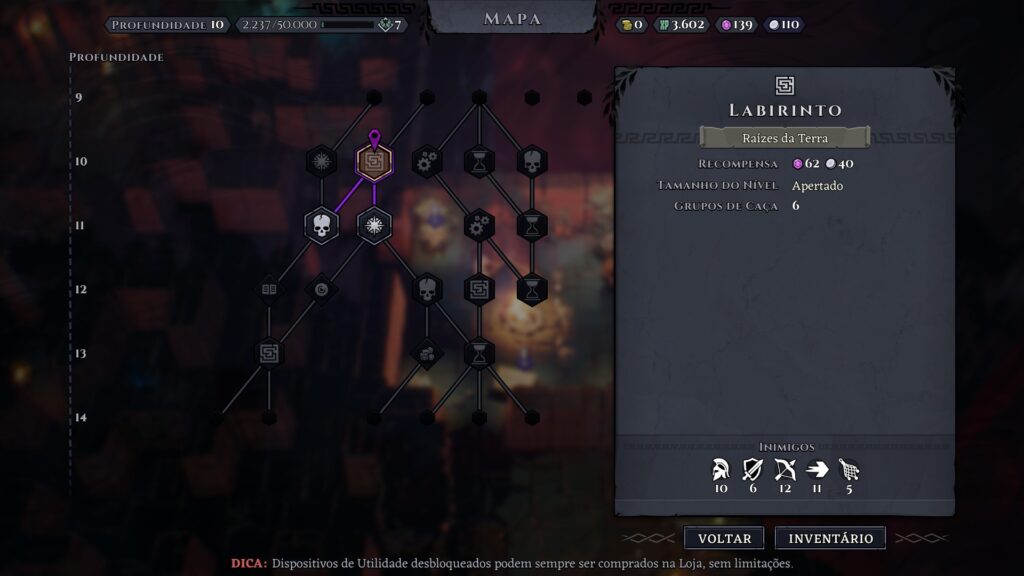Select the hourglass node at depth 13
Viewport: 1024px width, 576px height.
click(x=480, y=352)
